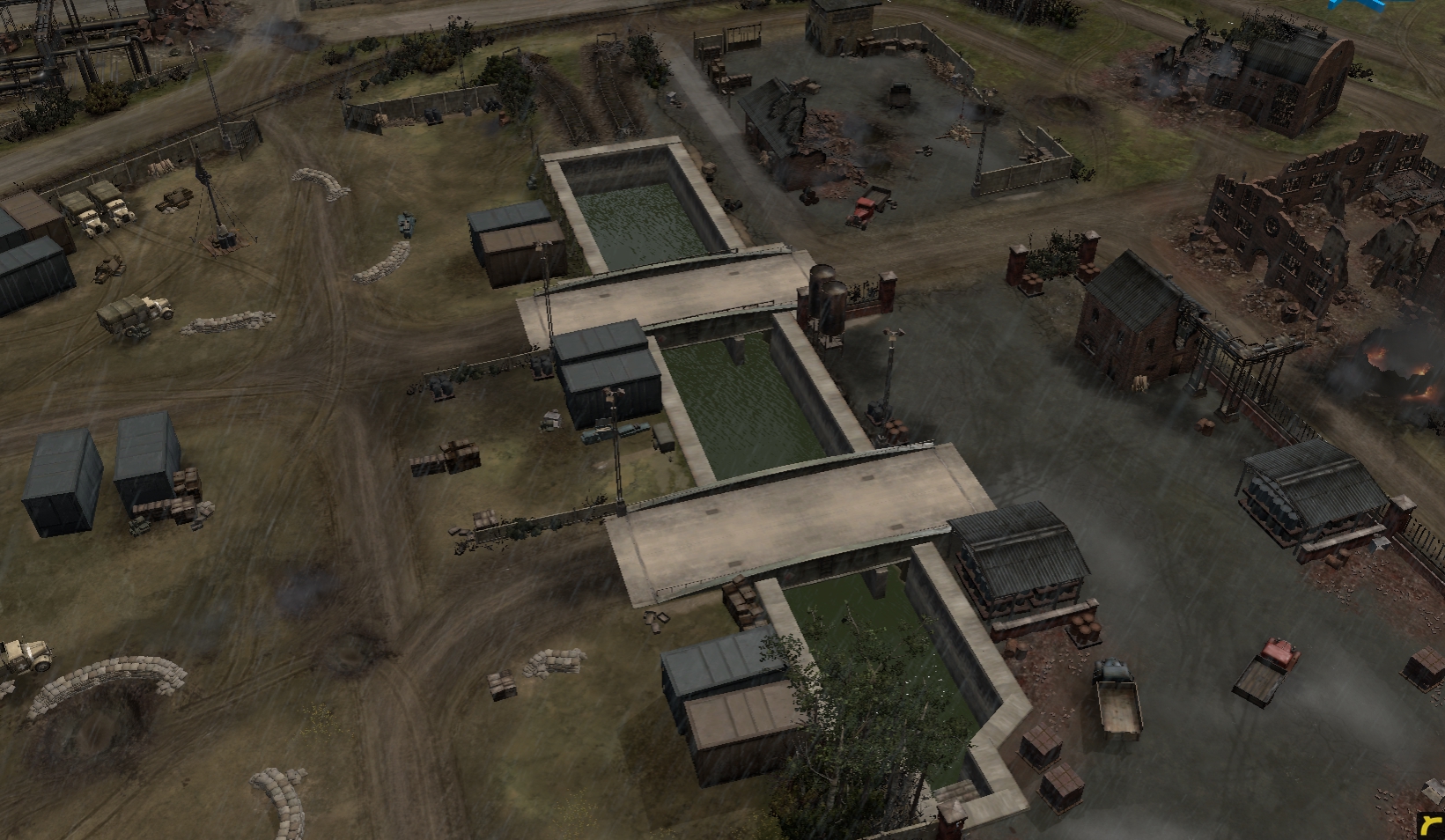Click the yellow curved arrow icon
1445x840 pixels.
(x=1433, y=827)
